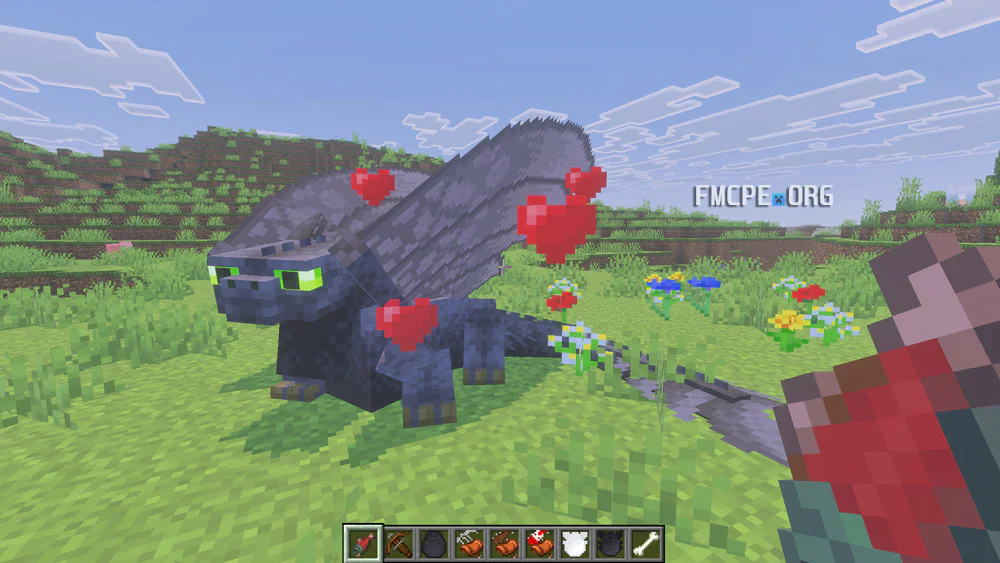The width and height of the screenshot is (1000, 563).
Task: Choose the smooth dark oval egg slot
Action: click(433, 543)
